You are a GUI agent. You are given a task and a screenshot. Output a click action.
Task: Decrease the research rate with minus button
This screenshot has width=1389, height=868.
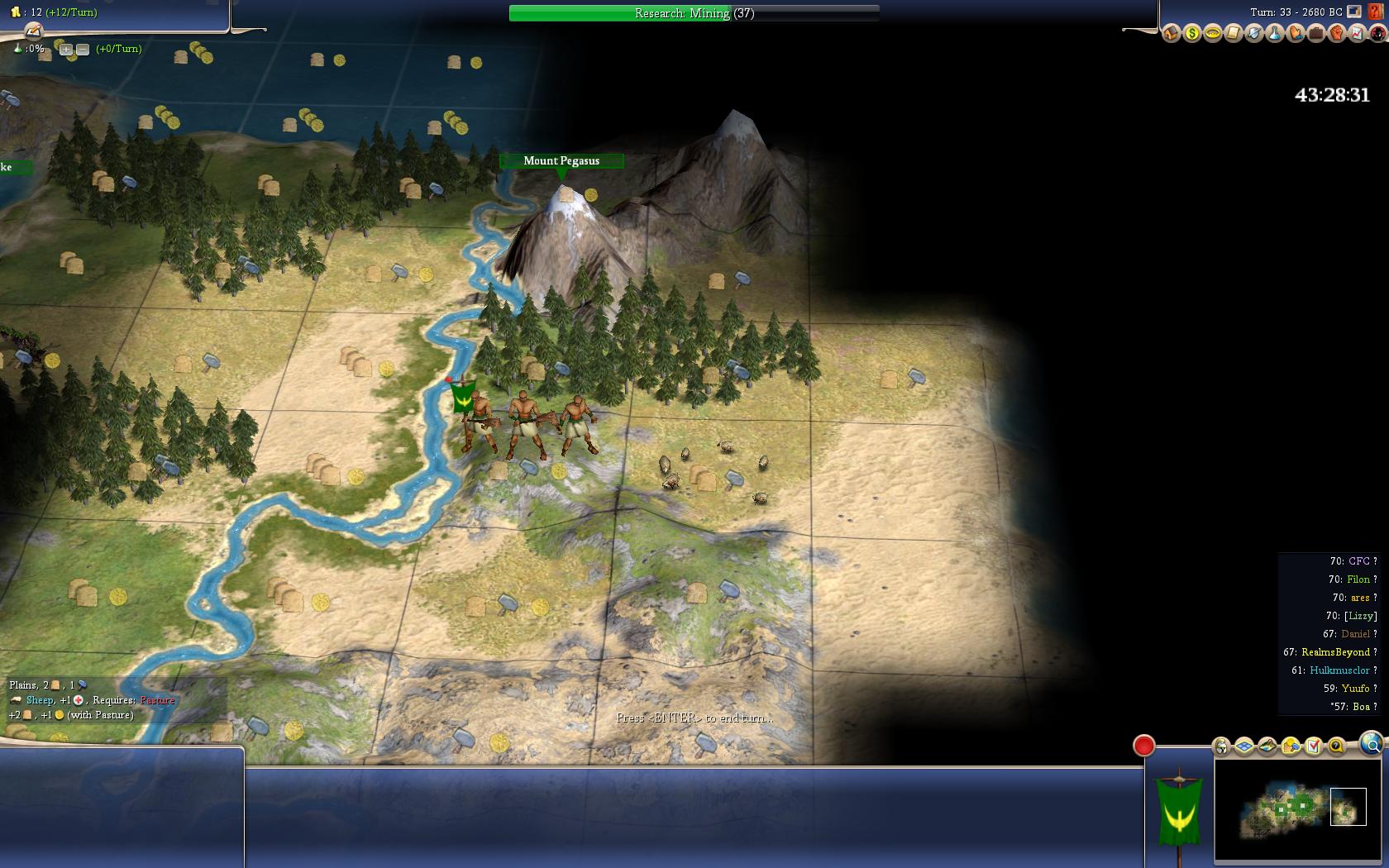click(x=83, y=50)
